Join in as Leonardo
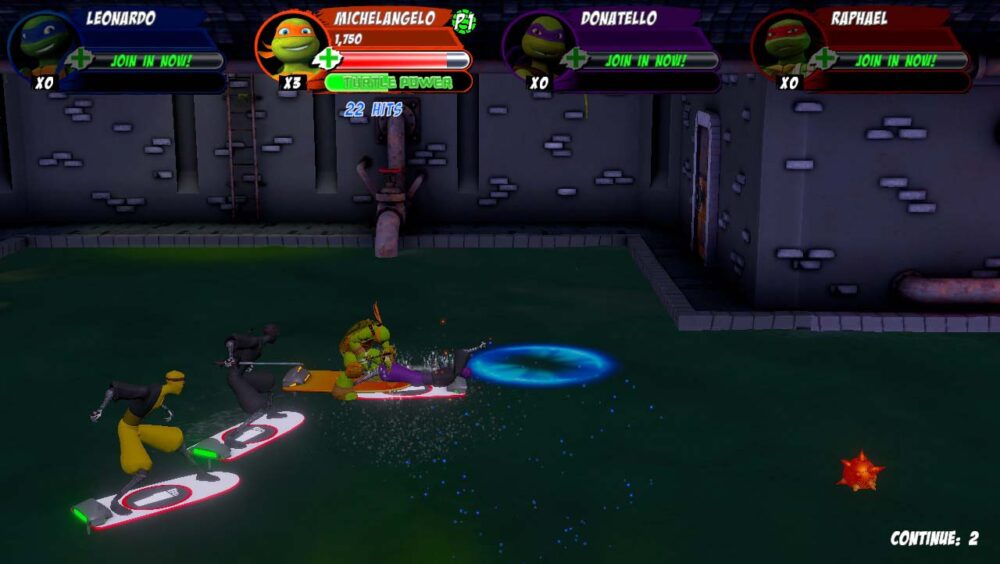Screen dimensions: 1000x564 click(x=150, y=60)
